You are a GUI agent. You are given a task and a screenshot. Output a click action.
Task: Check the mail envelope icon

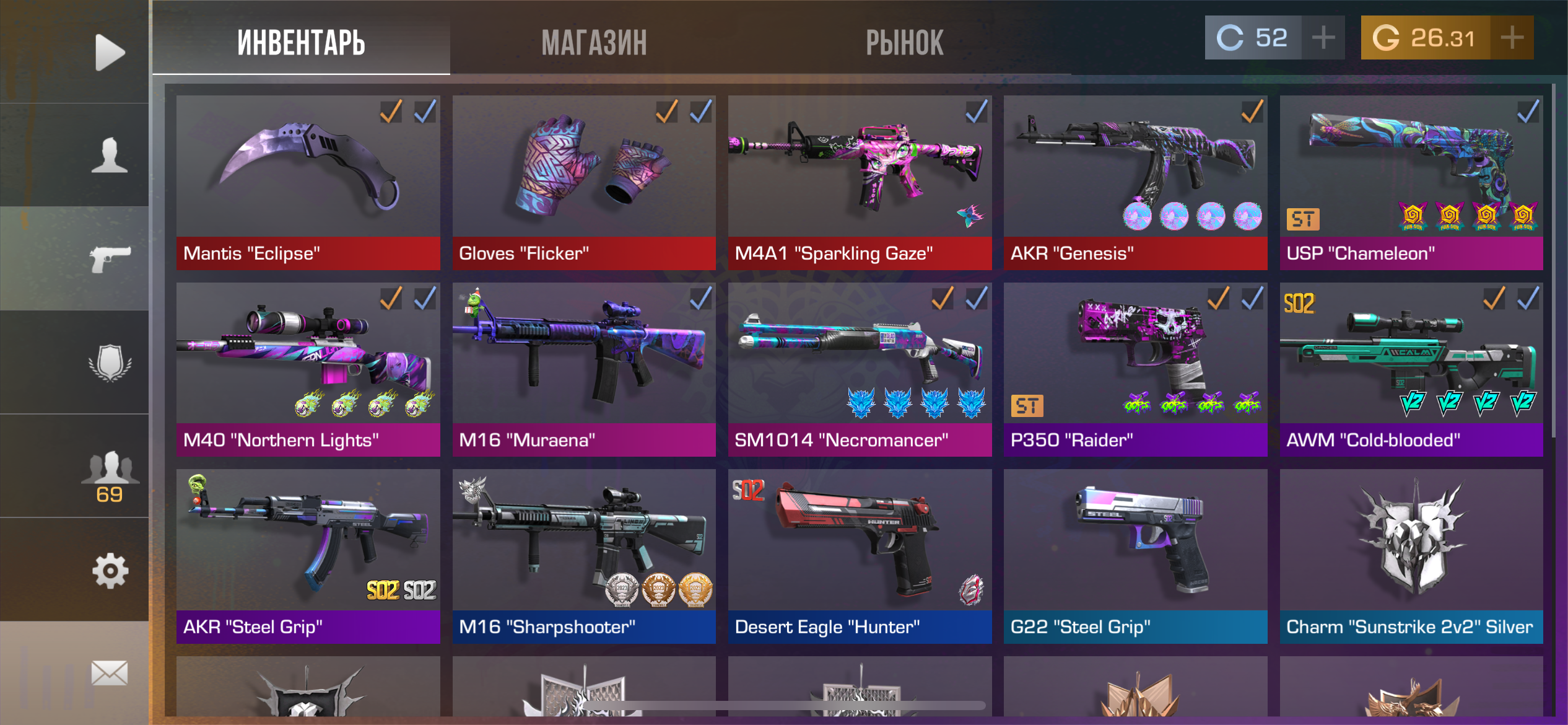(x=110, y=673)
